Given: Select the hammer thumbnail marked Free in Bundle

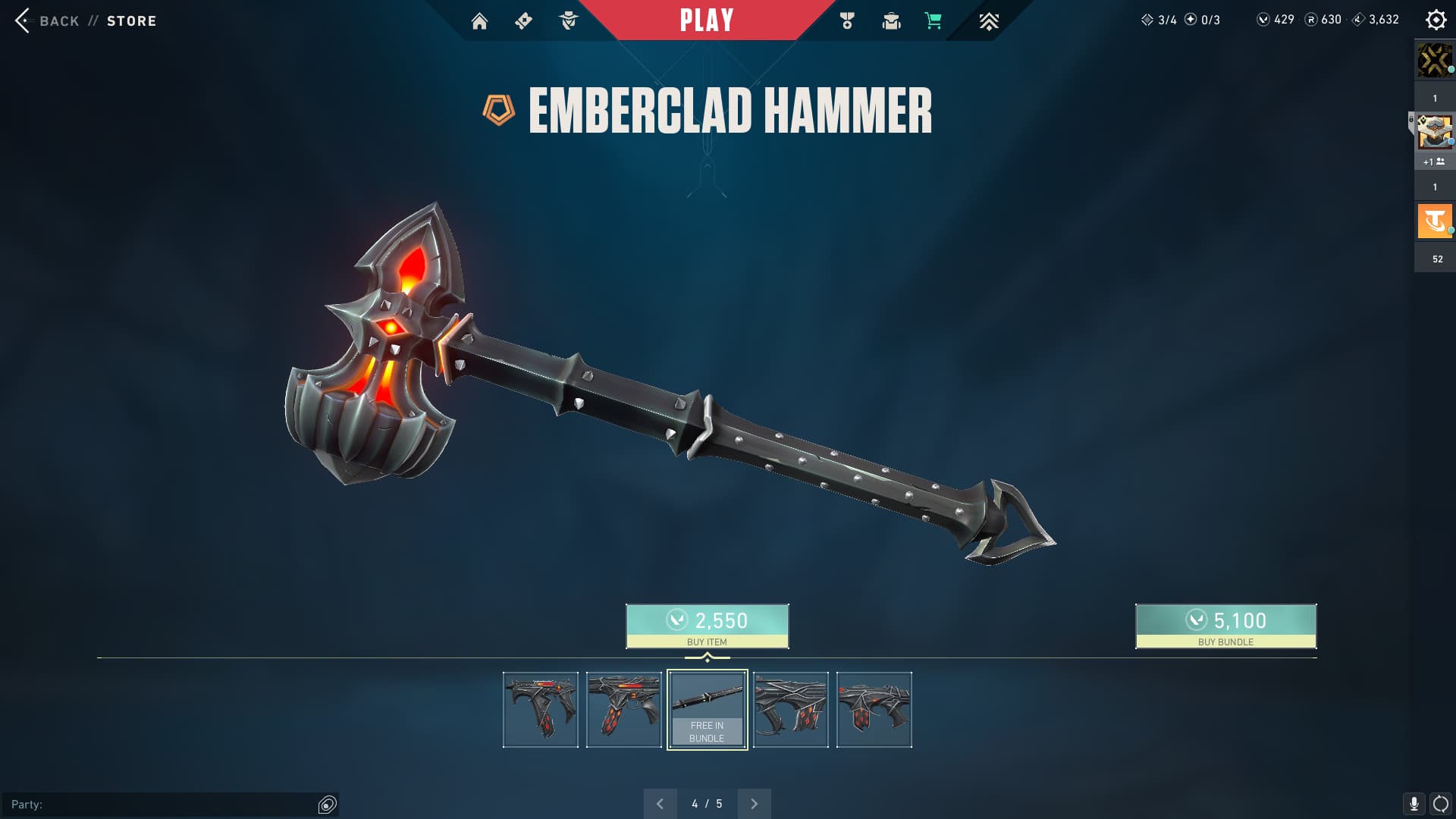Looking at the screenshot, I should click(x=707, y=710).
